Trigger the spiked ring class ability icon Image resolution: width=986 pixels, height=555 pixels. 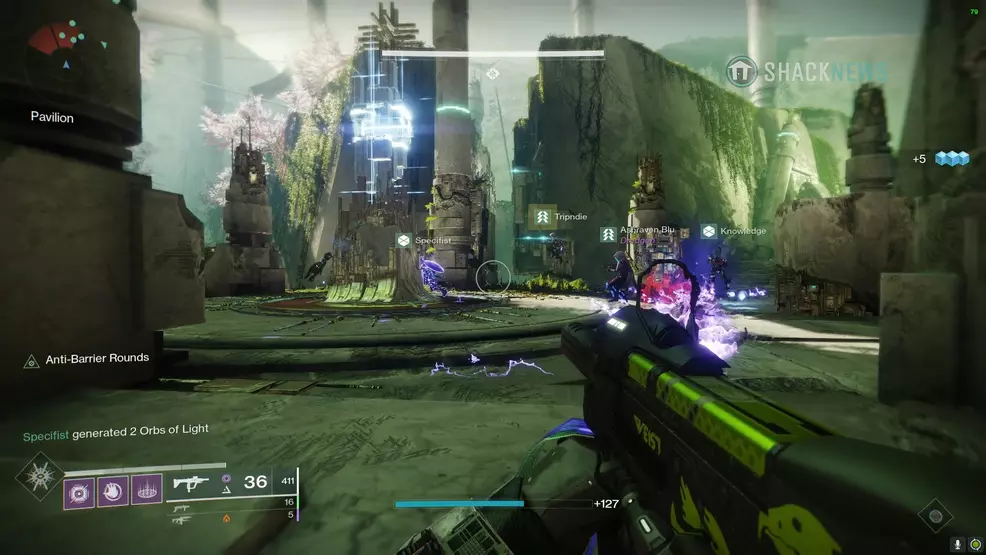146,491
